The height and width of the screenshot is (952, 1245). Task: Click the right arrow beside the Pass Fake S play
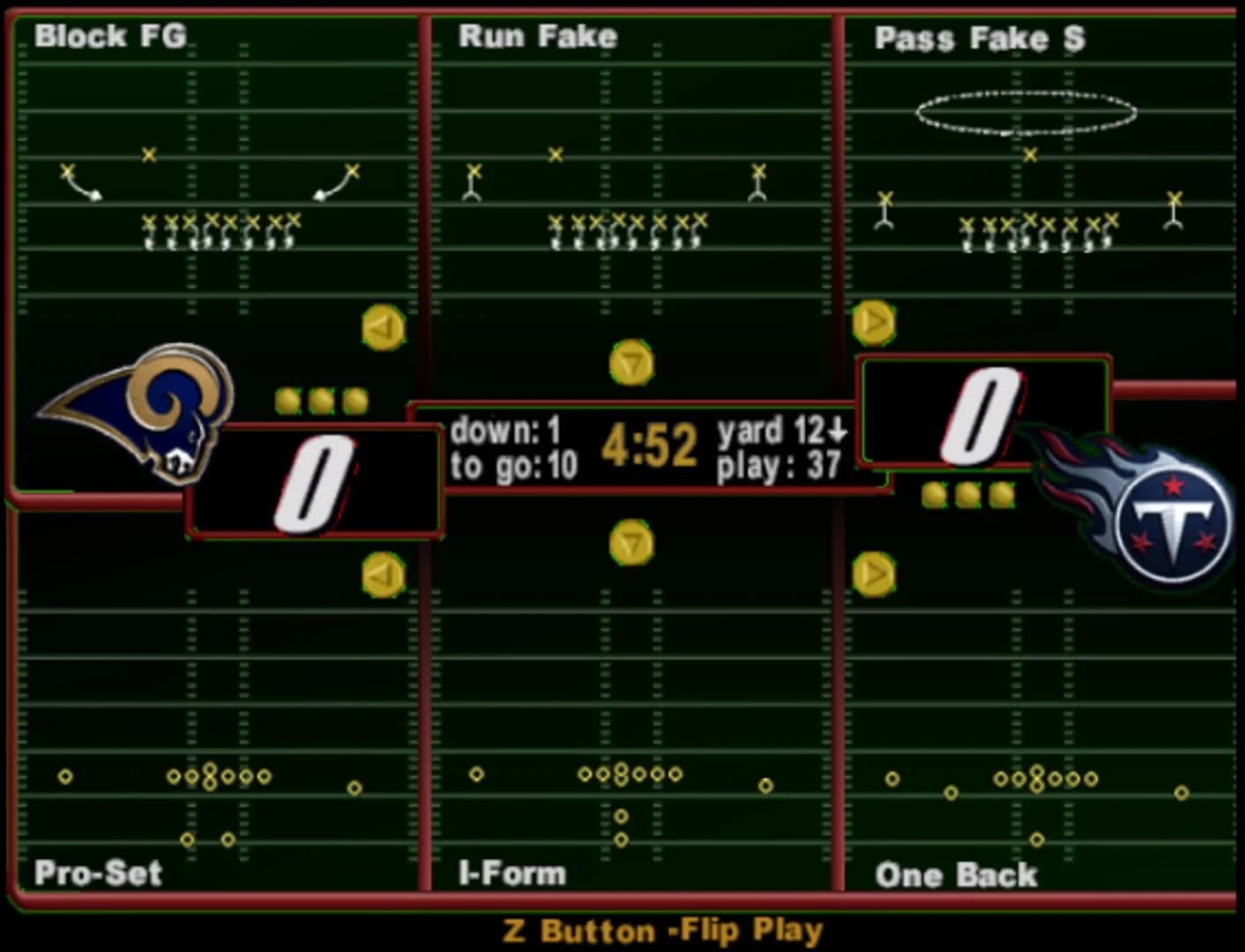[x=873, y=322]
